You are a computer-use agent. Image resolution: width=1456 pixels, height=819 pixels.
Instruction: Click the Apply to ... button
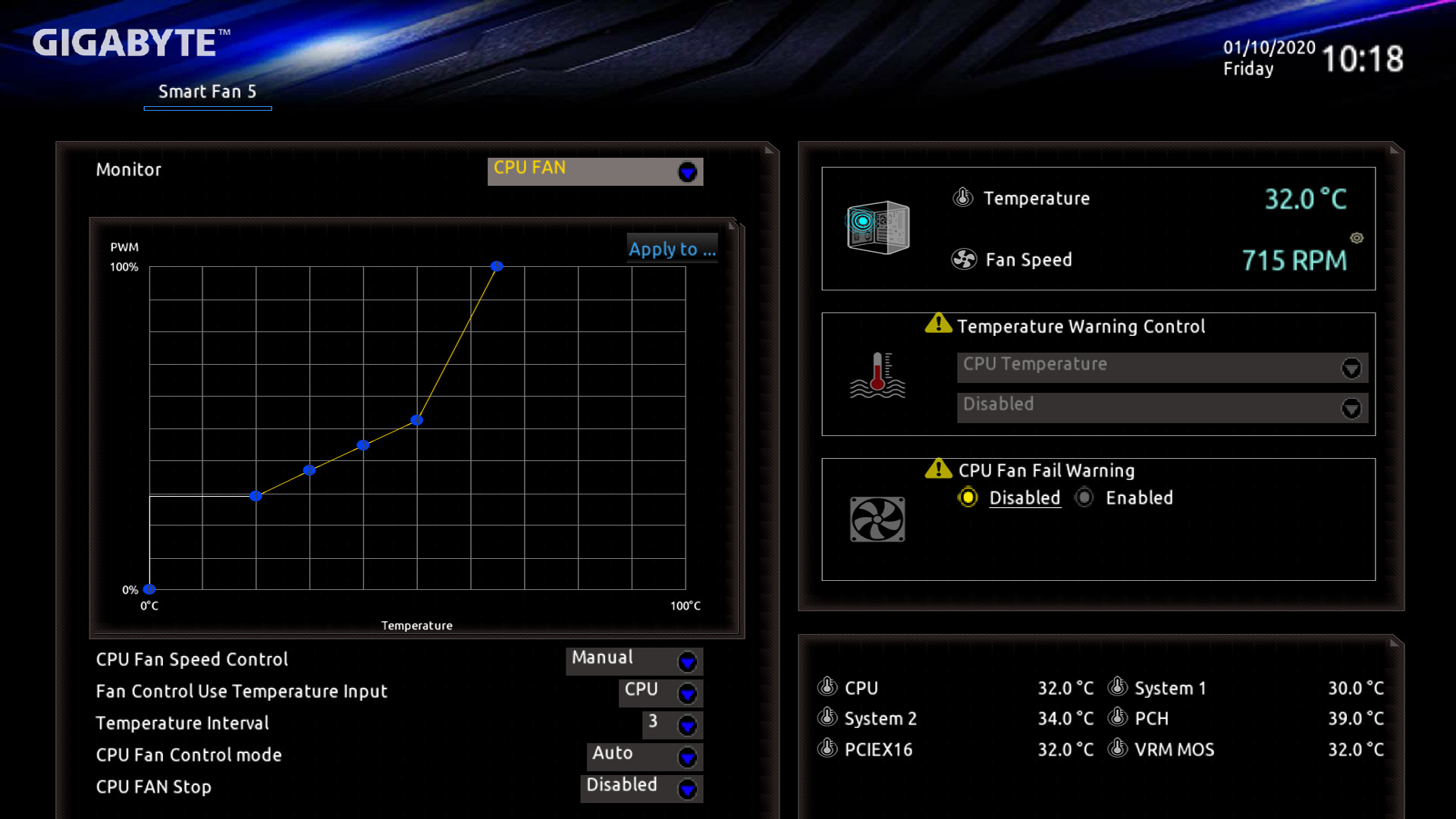coord(672,249)
